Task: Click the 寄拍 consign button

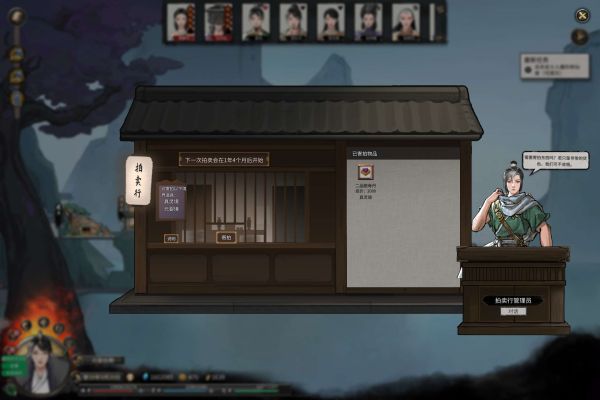Action: click(x=225, y=237)
